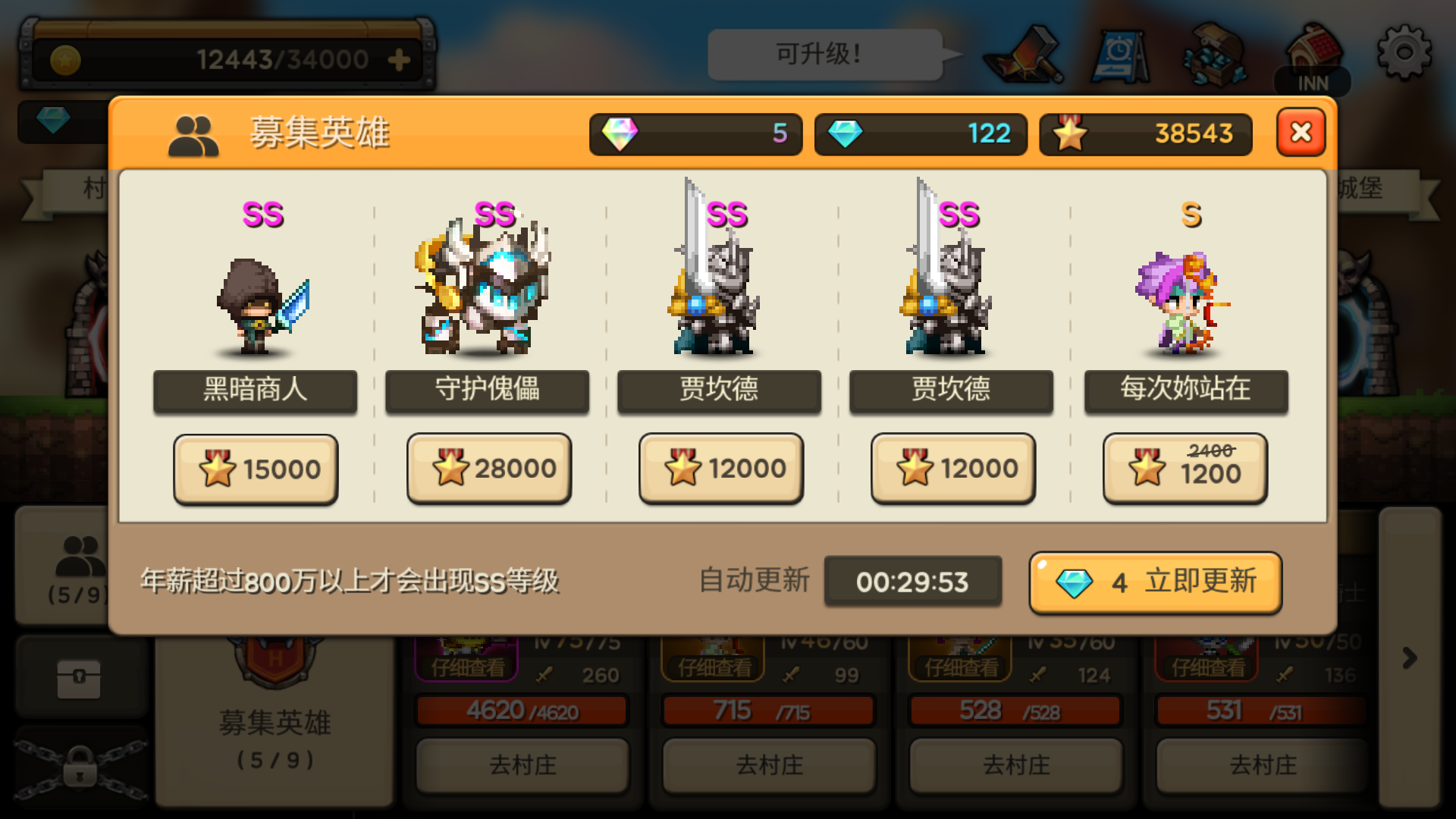The image size is (1456, 819).
Task: Recruit 守护傀儡 for 28000 medals
Action: point(489,468)
